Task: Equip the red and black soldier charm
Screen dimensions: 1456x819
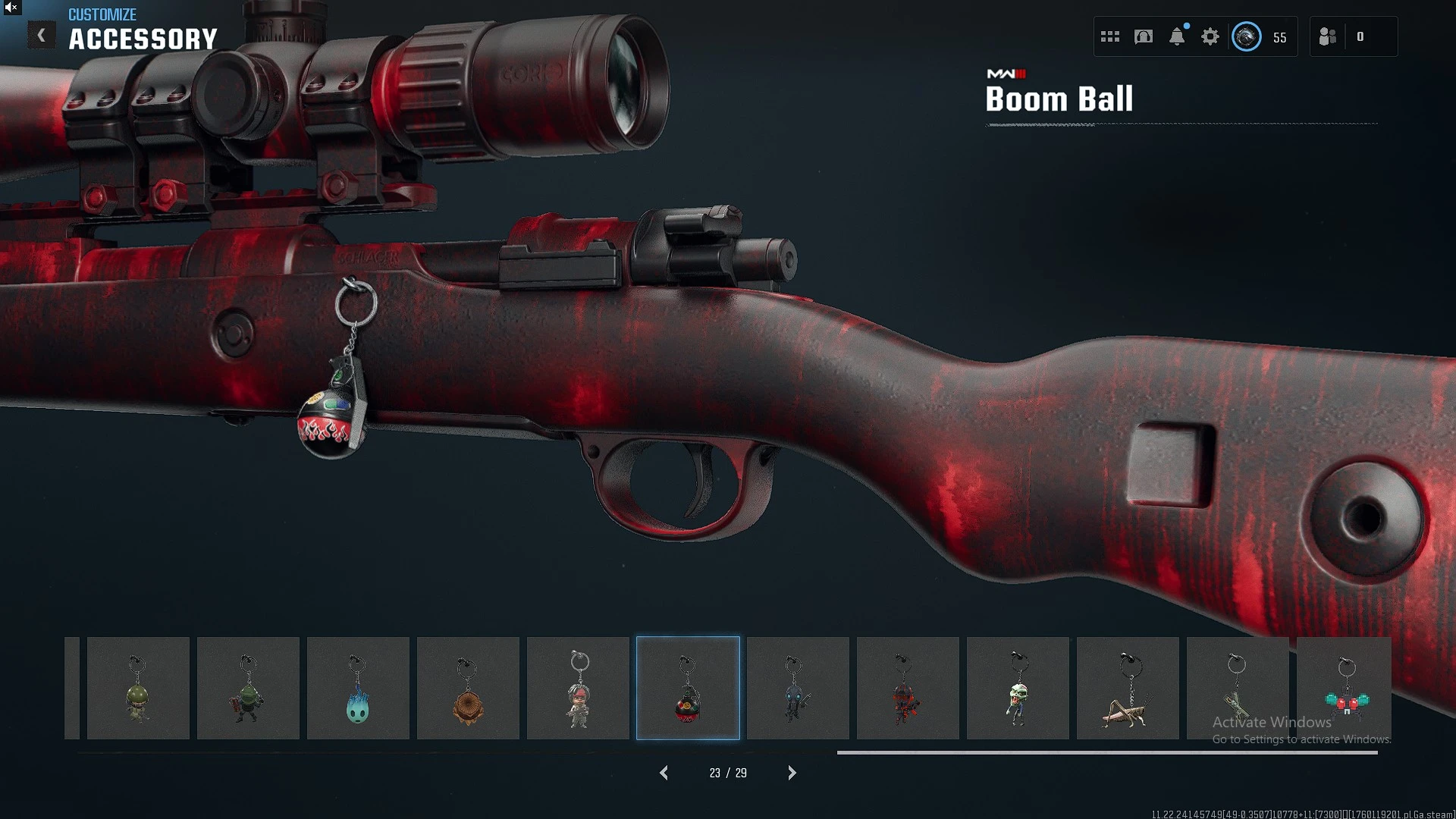Action: pos(908,688)
